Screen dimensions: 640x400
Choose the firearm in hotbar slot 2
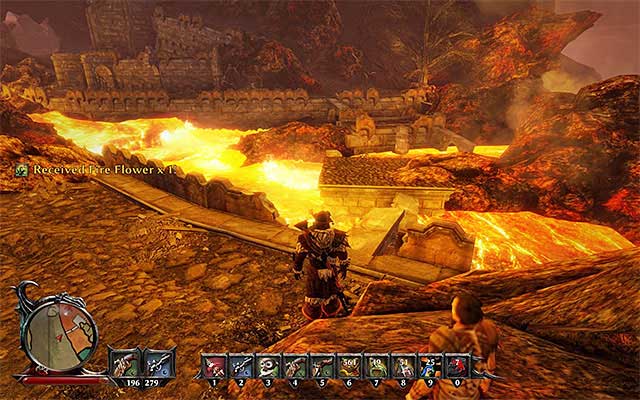(x=242, y=365)
